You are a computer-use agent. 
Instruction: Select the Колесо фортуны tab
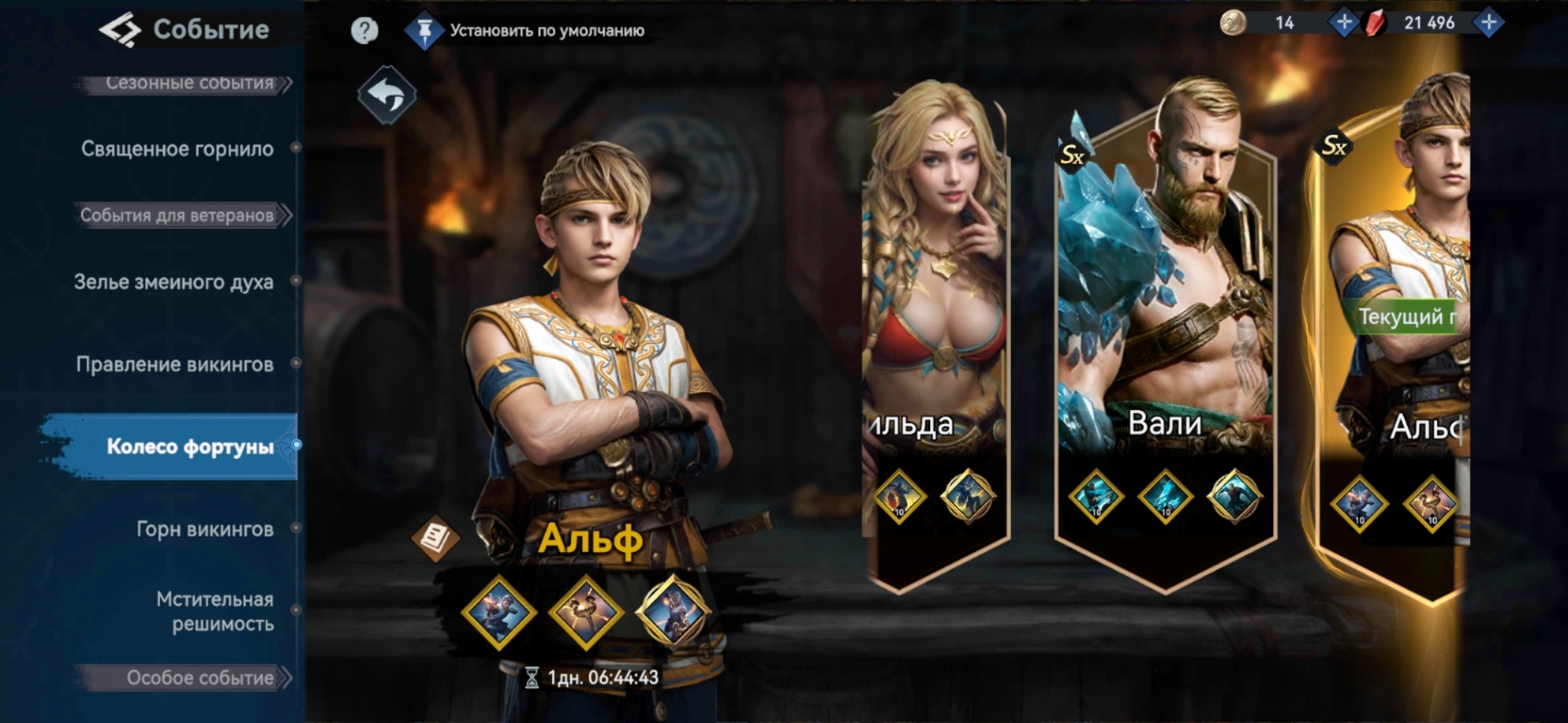tap(190, 446)
